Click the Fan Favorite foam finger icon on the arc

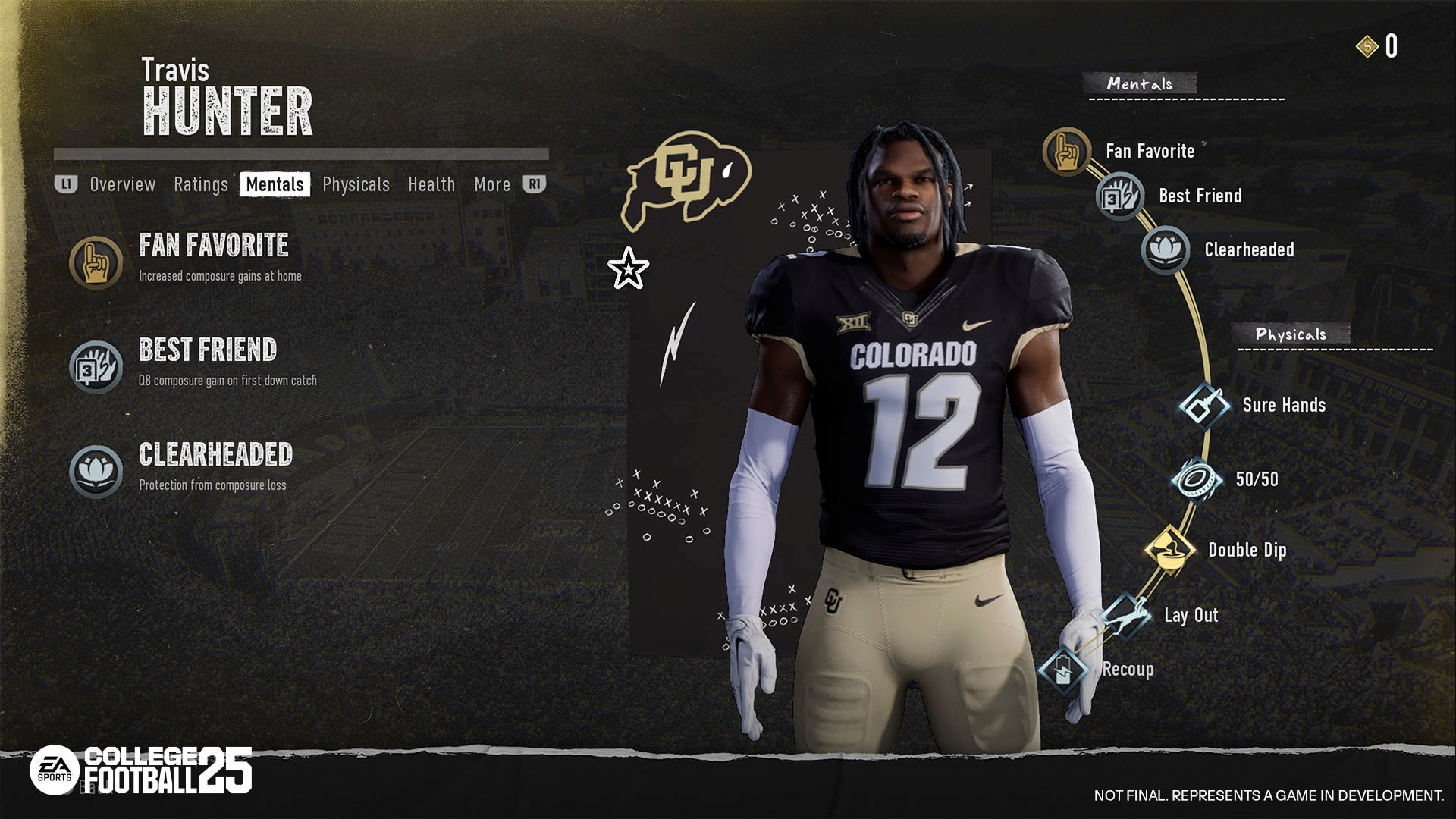coord(1066,151)
